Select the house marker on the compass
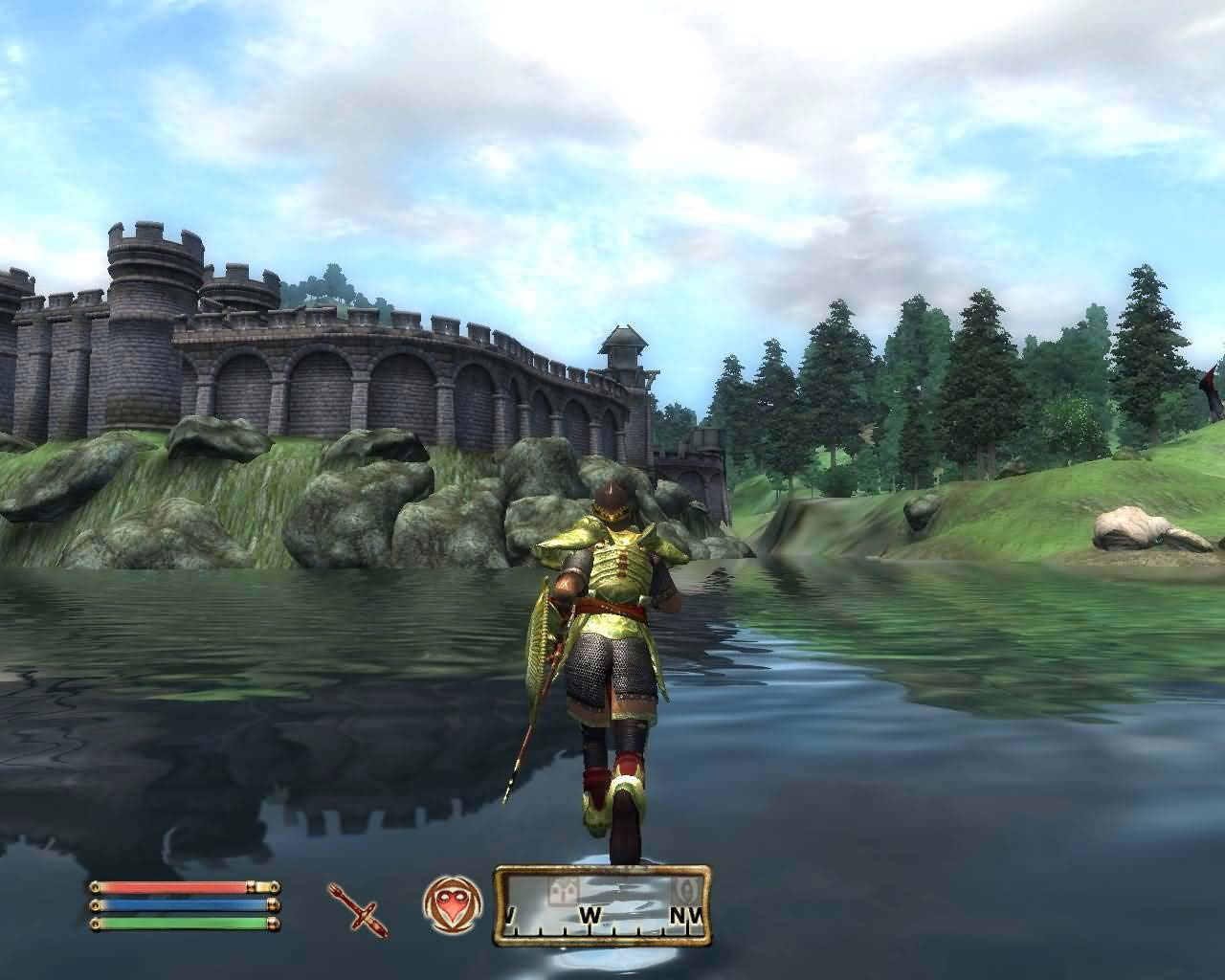 562,890
